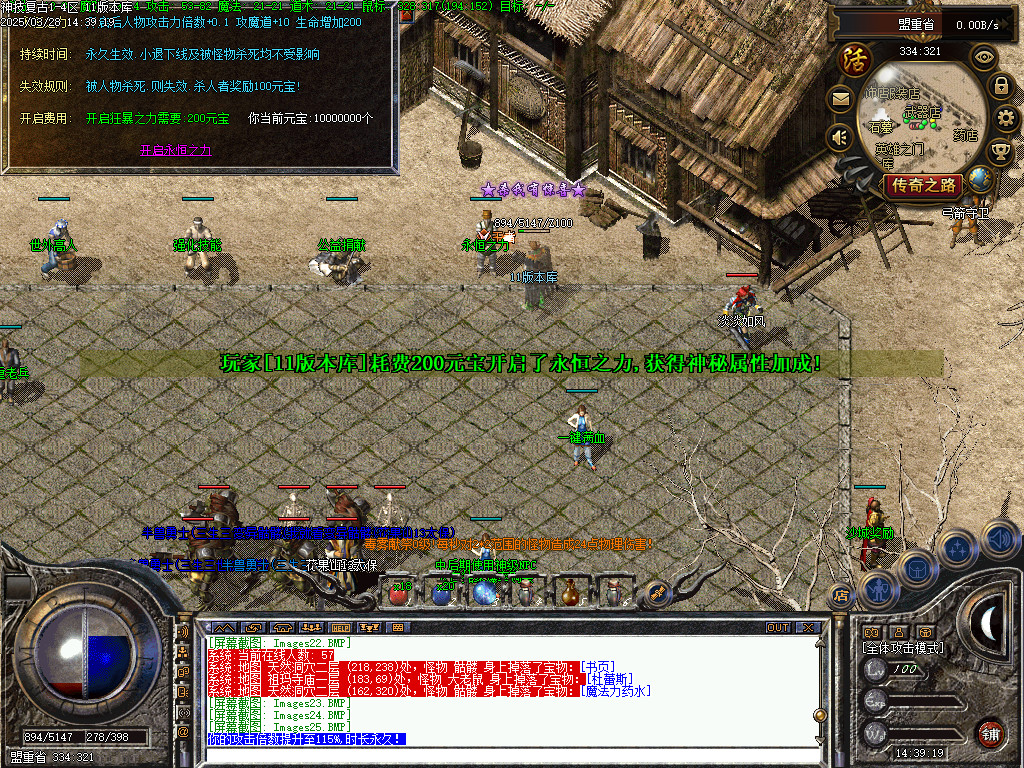Open the round 铺 stall button
Viewport: 1024px width, 768px height.
[989, 733]
